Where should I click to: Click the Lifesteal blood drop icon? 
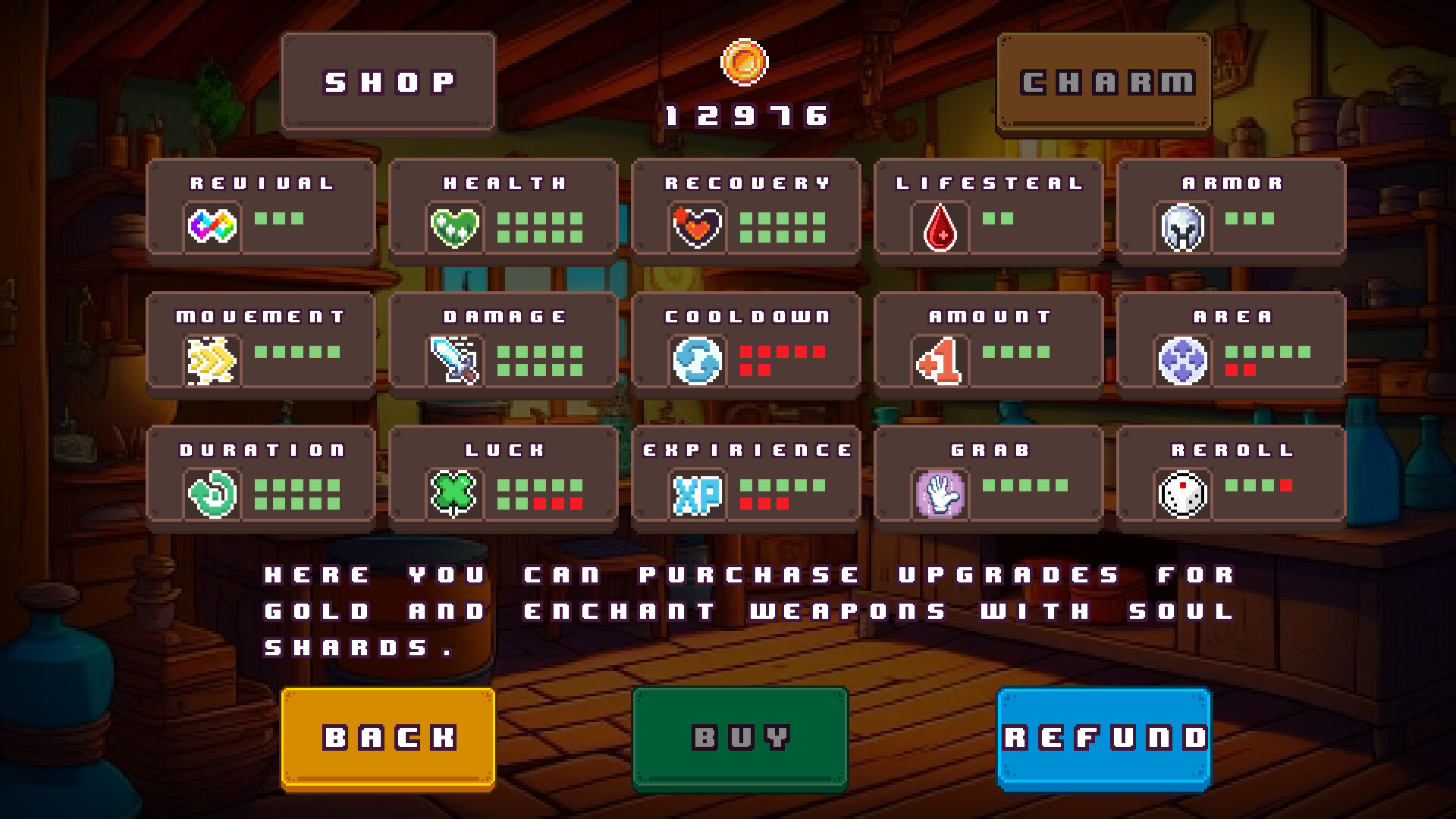tap(940, 225)
